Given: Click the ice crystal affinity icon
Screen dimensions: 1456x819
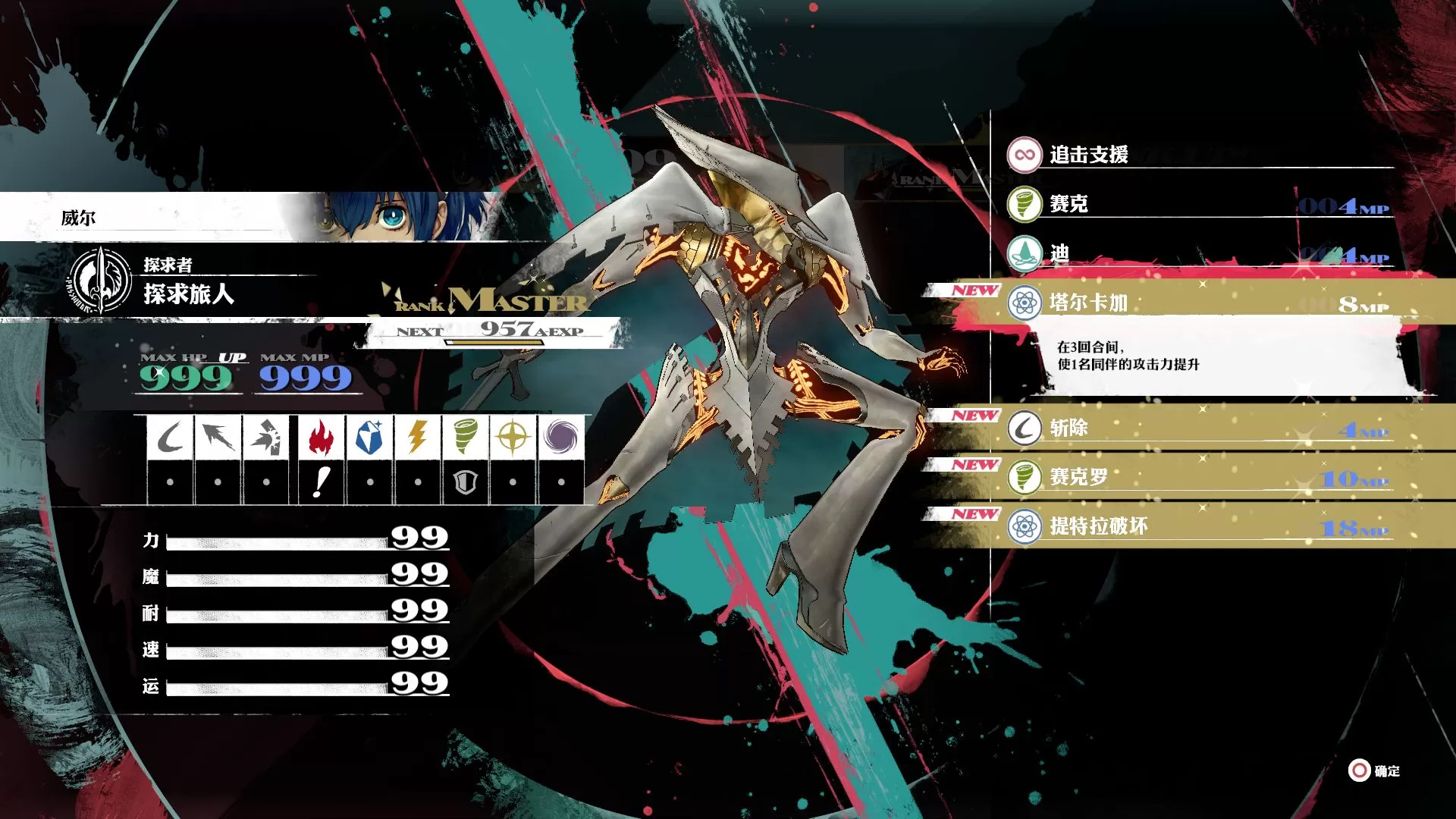Looking at the screenshot, I should pos(369,438).
